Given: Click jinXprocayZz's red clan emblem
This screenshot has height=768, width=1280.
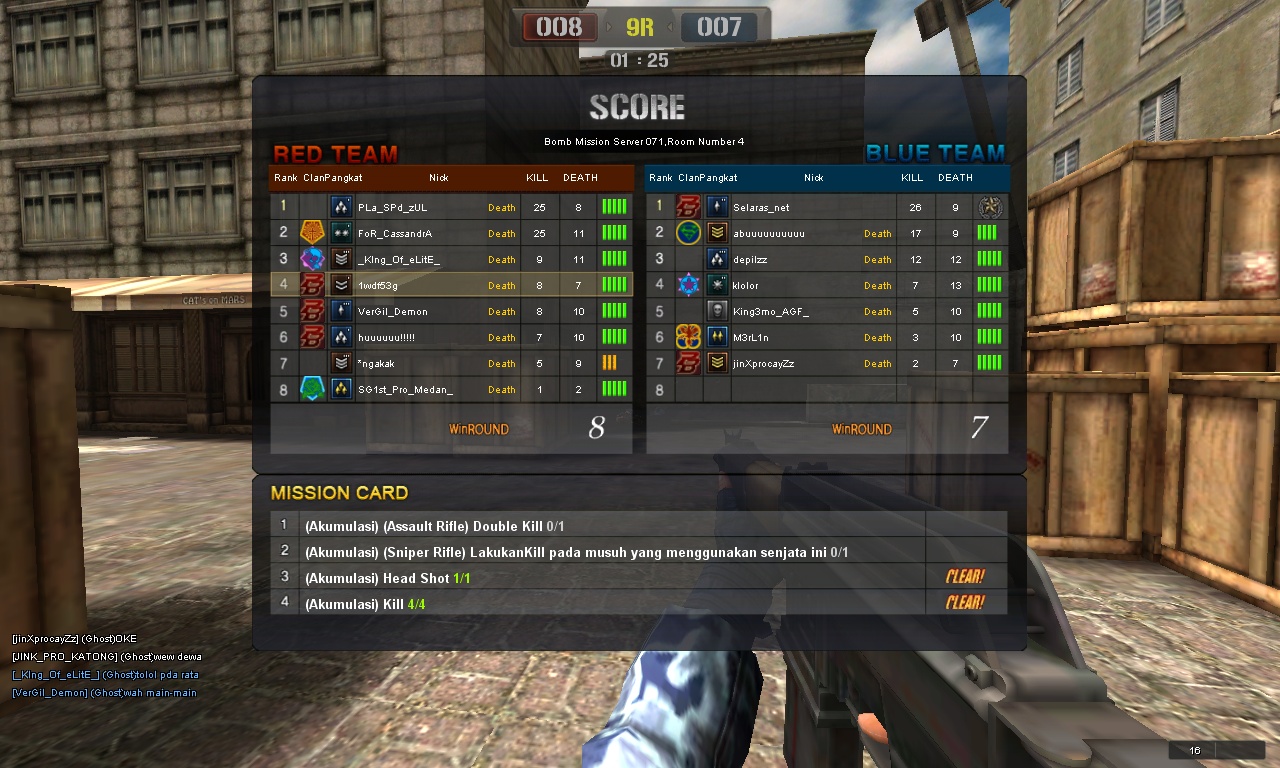Looking at the screenshot, I should (x=688, y=363).
